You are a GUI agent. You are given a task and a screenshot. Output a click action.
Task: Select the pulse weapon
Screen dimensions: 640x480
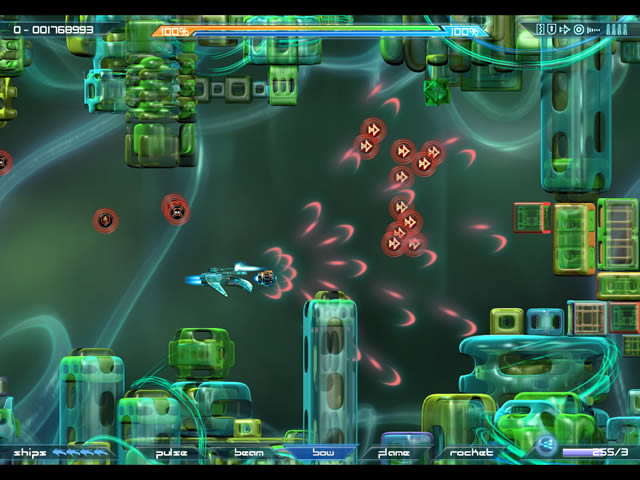point(172,453)
